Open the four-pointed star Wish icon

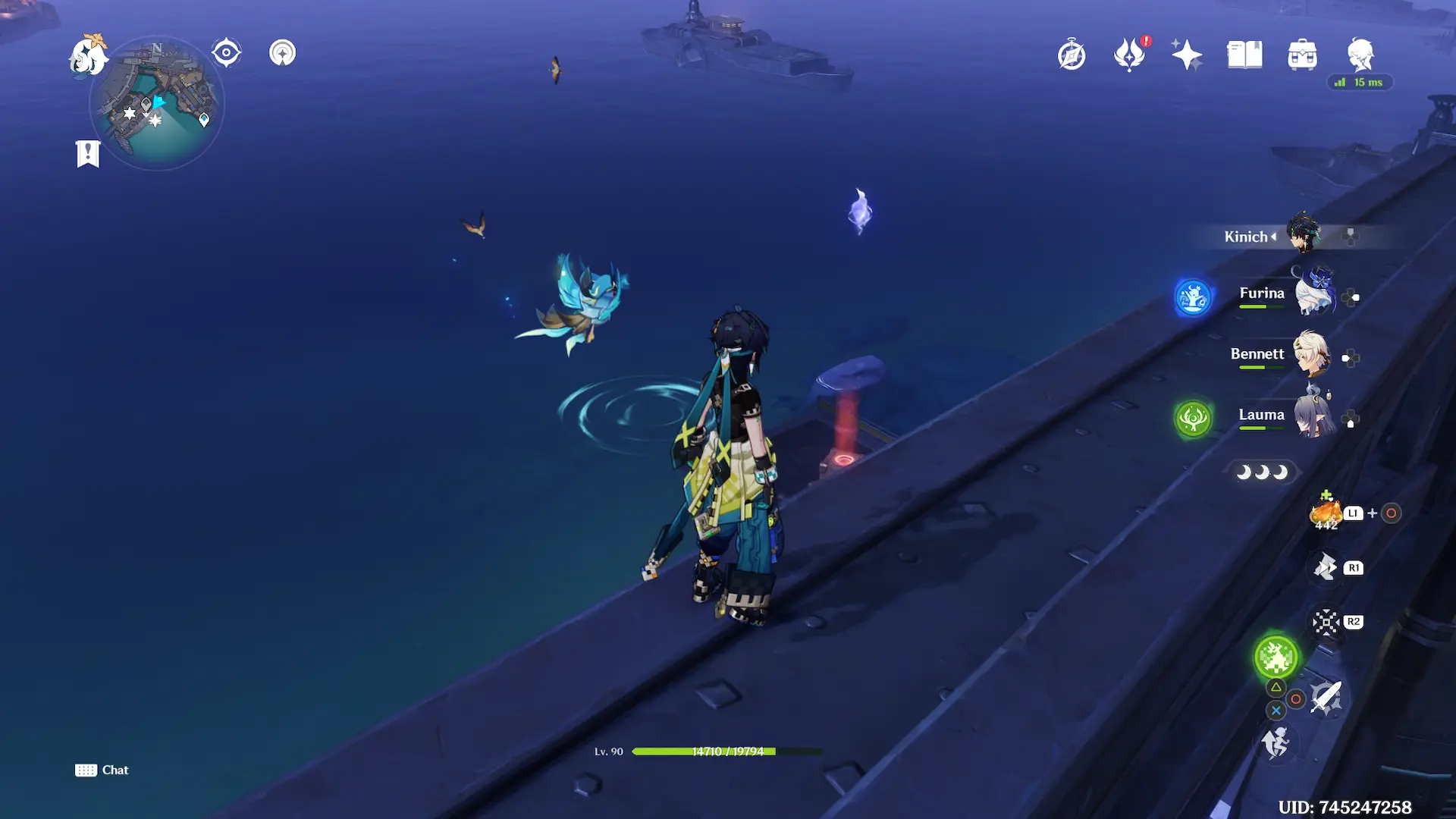[1186, 55]
